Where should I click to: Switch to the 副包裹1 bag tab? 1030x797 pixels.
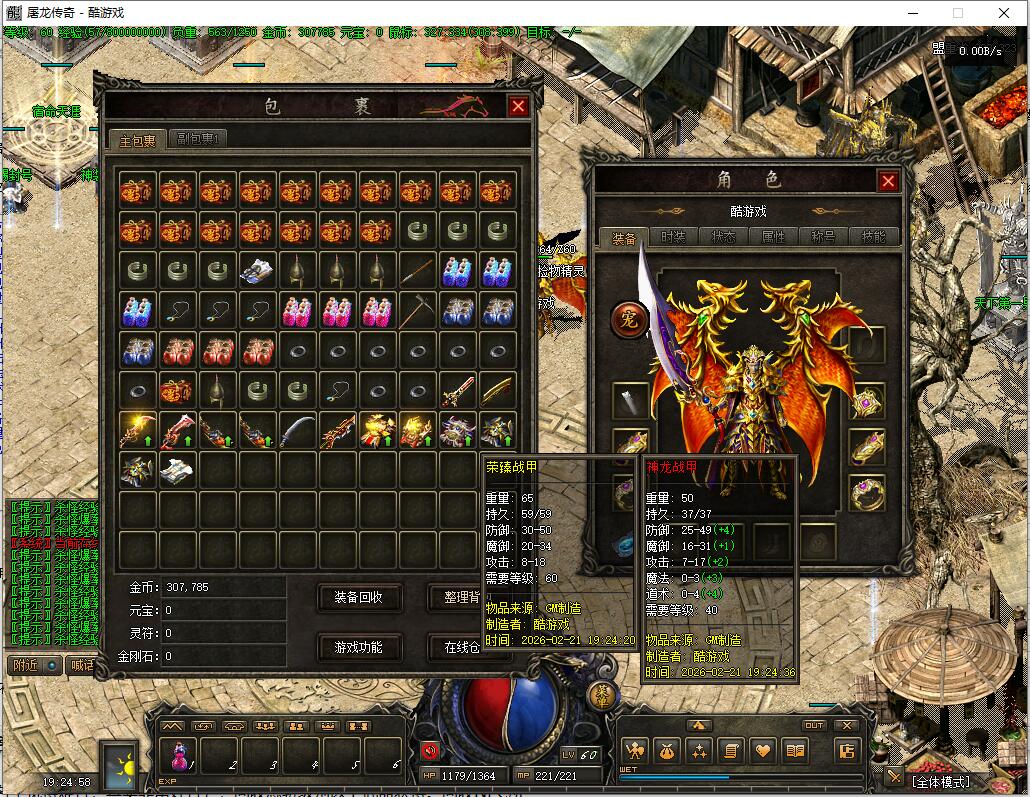point(197,139)
